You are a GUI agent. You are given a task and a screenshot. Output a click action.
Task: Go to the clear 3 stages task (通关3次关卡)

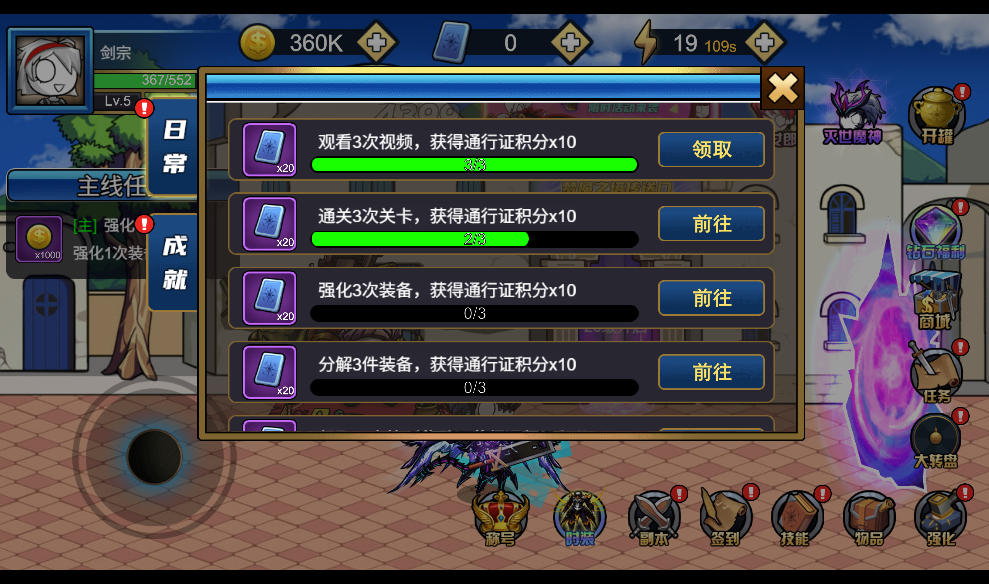pos(711,224)
